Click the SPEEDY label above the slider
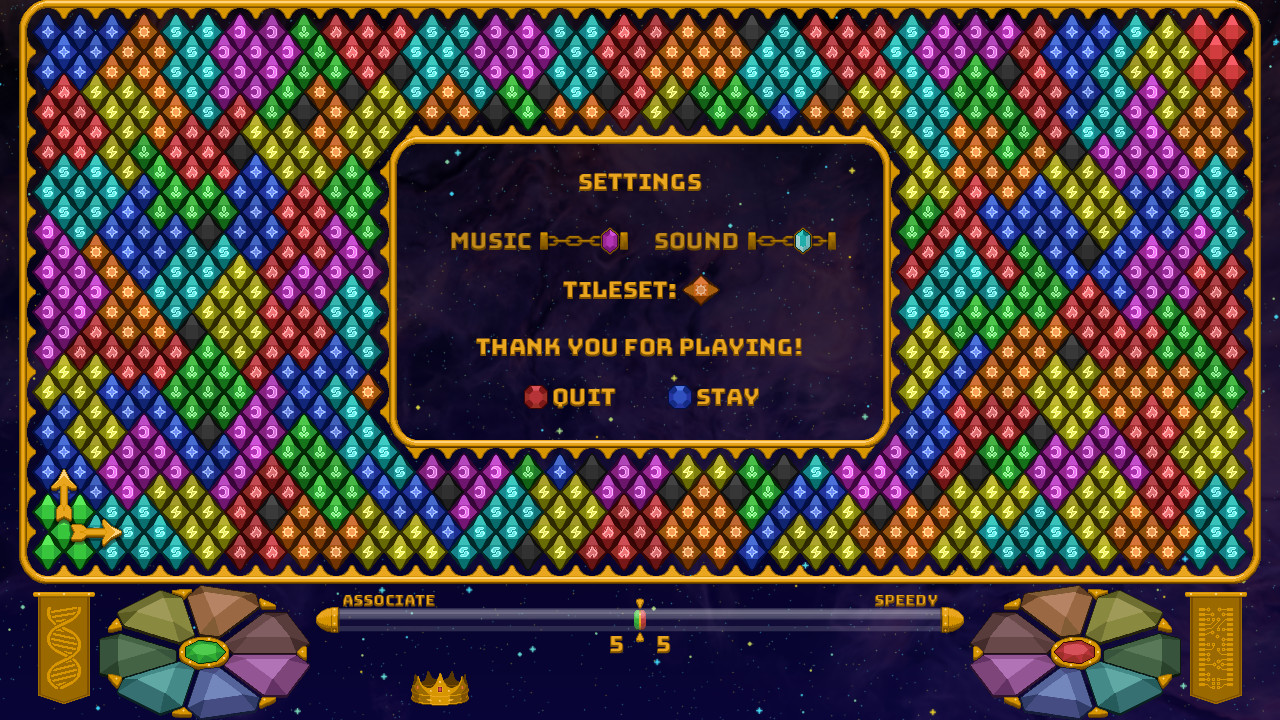The width and height of the screenshot is (1280, 720). pos(906,600)
